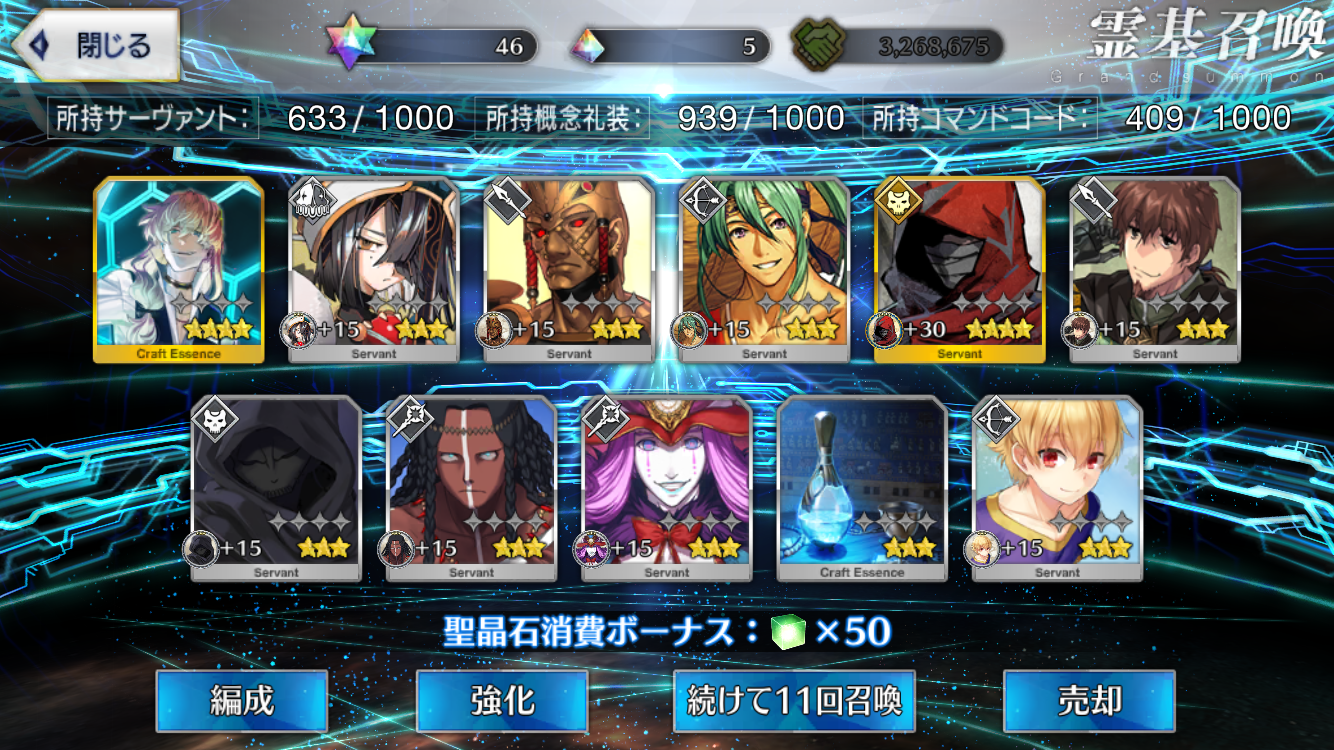The height and width of the screenshot is (750, 1334).
Task: Select the red-hooded 4-star Servant card
Action: pyautogui.click(x=960, y=269)
